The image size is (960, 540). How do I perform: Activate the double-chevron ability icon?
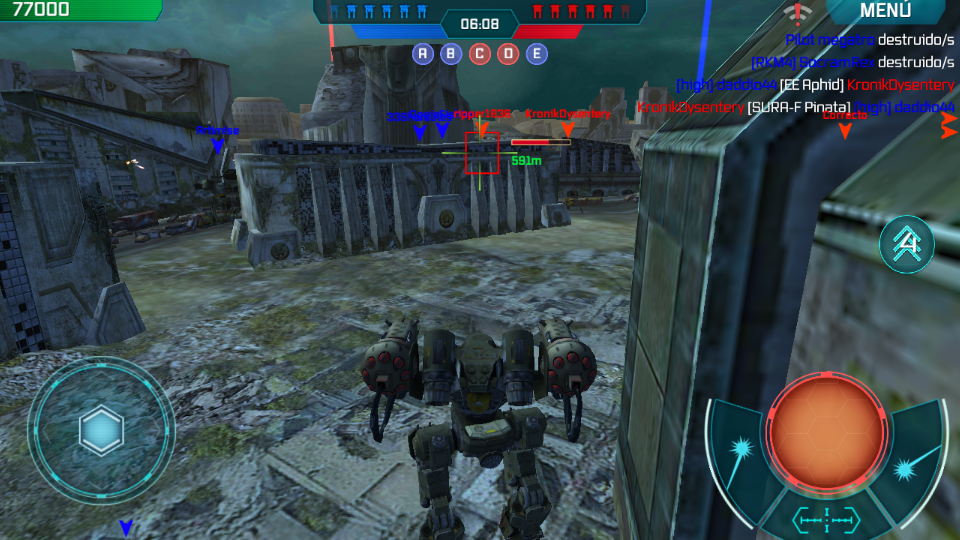click(x=906, y=244)
